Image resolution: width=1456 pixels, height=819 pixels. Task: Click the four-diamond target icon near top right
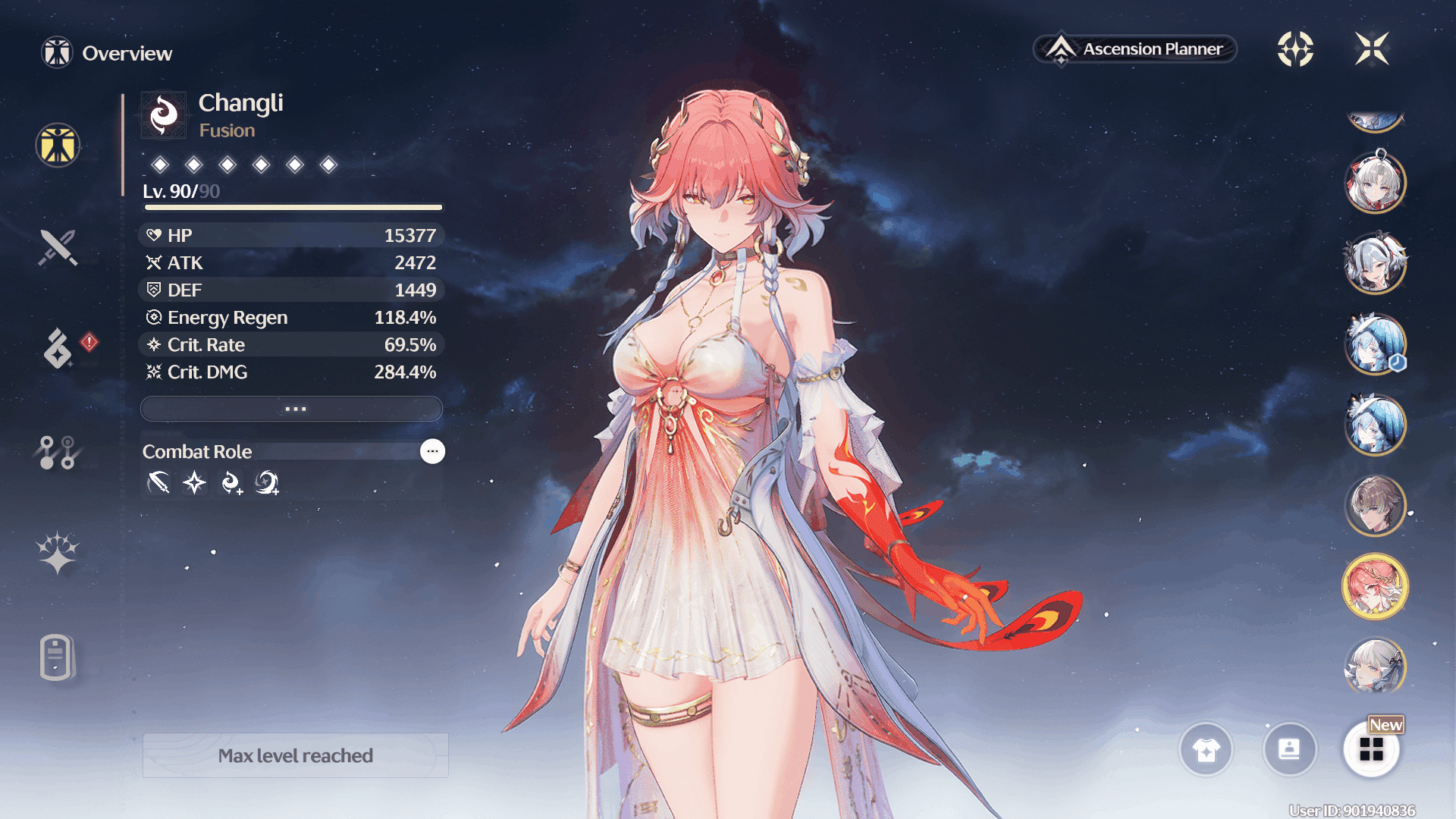pyautogui.click(x=1295, y=49)
